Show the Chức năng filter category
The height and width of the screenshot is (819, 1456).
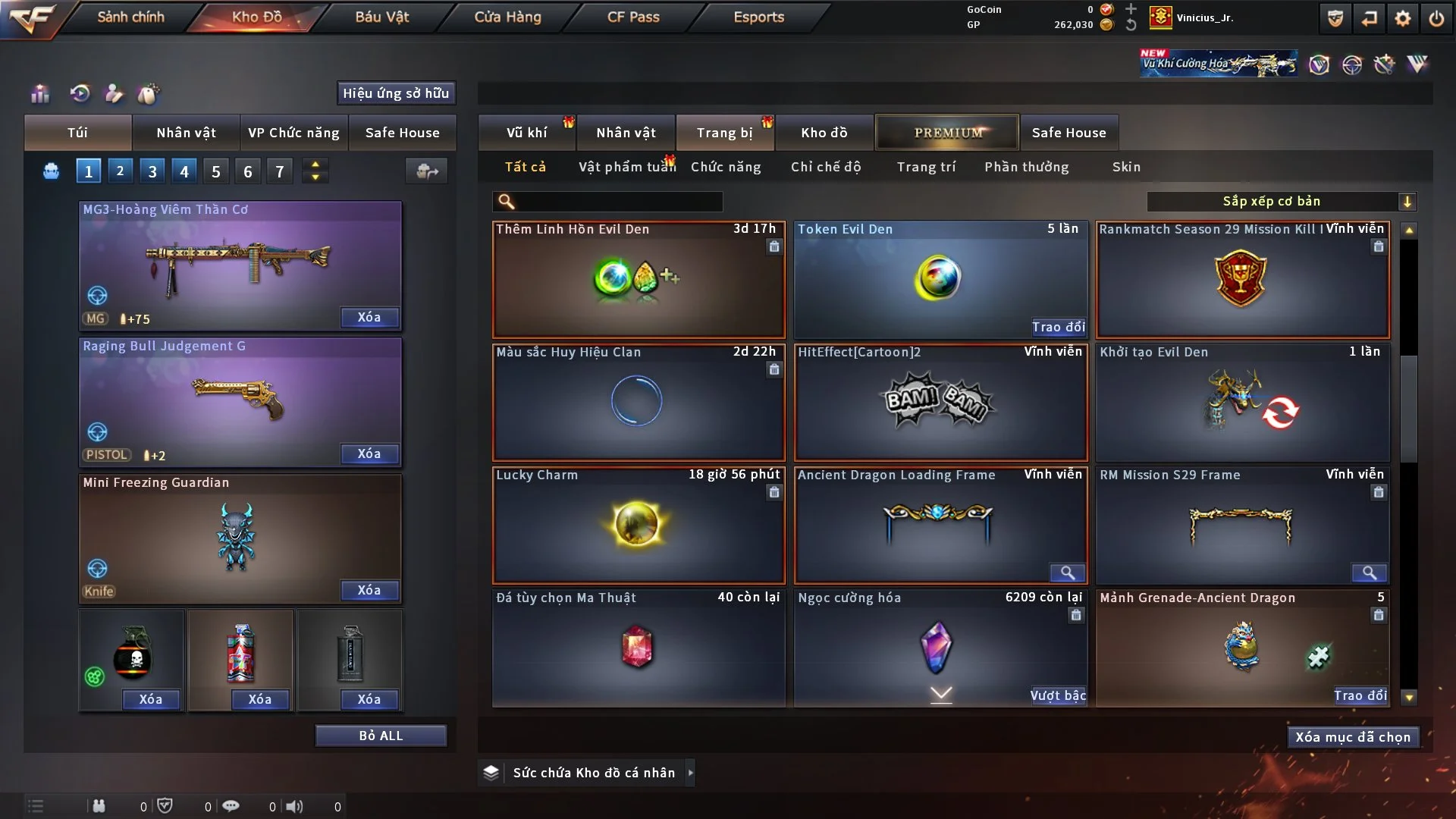click(x=726, y=167)
